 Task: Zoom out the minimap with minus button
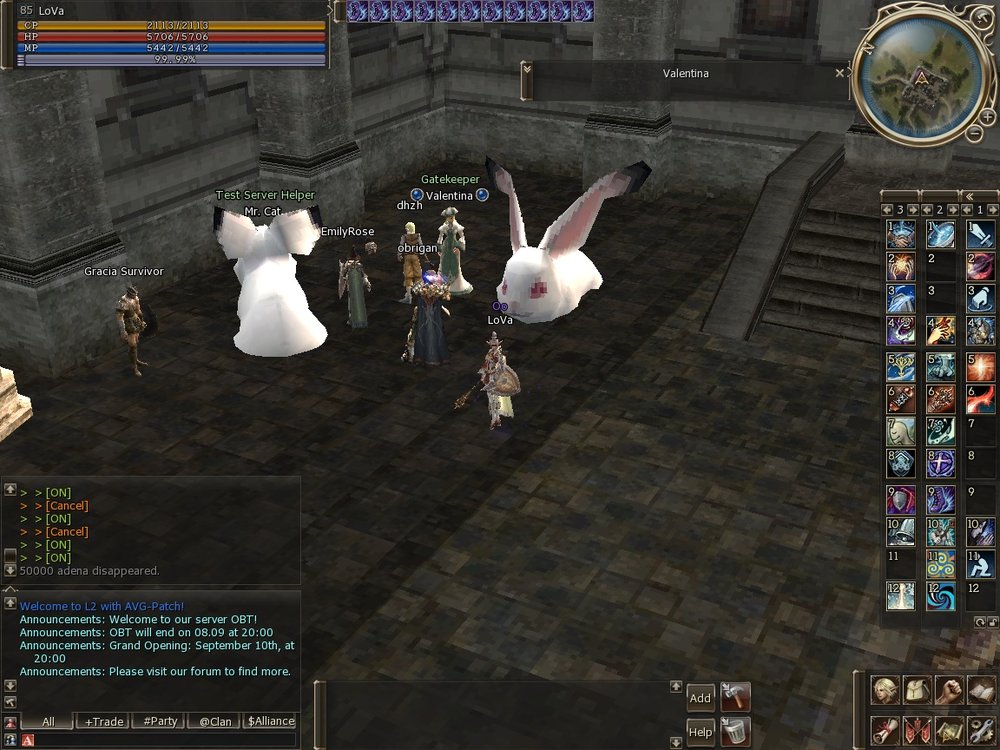click(x=975, y=134)
